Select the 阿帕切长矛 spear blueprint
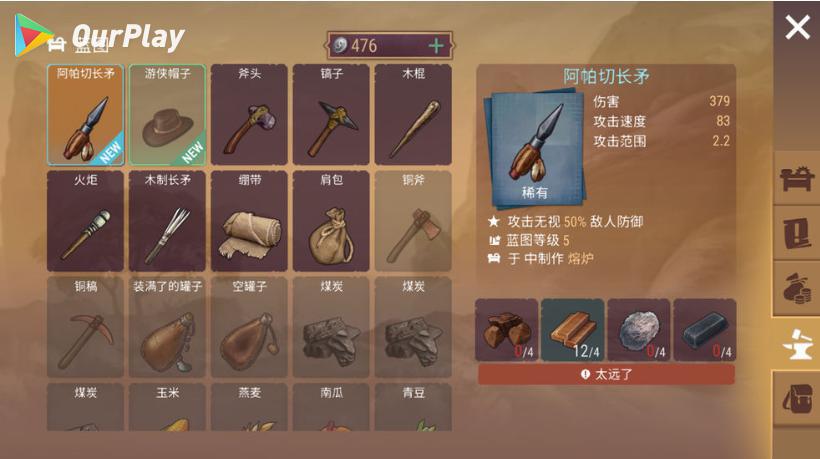820x459 pixels. [x=86, y=115]
